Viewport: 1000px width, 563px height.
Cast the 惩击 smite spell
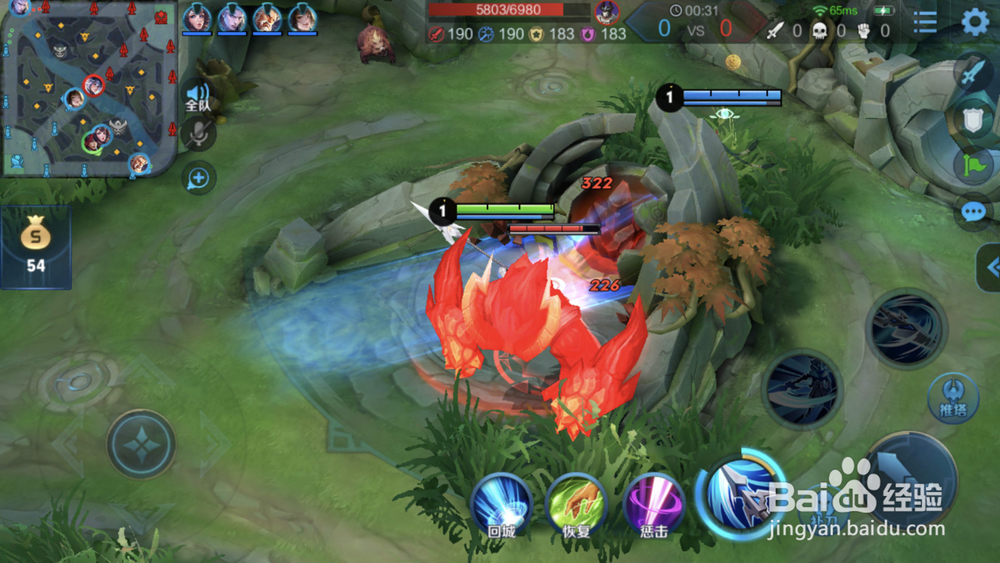tap(654, 504)
